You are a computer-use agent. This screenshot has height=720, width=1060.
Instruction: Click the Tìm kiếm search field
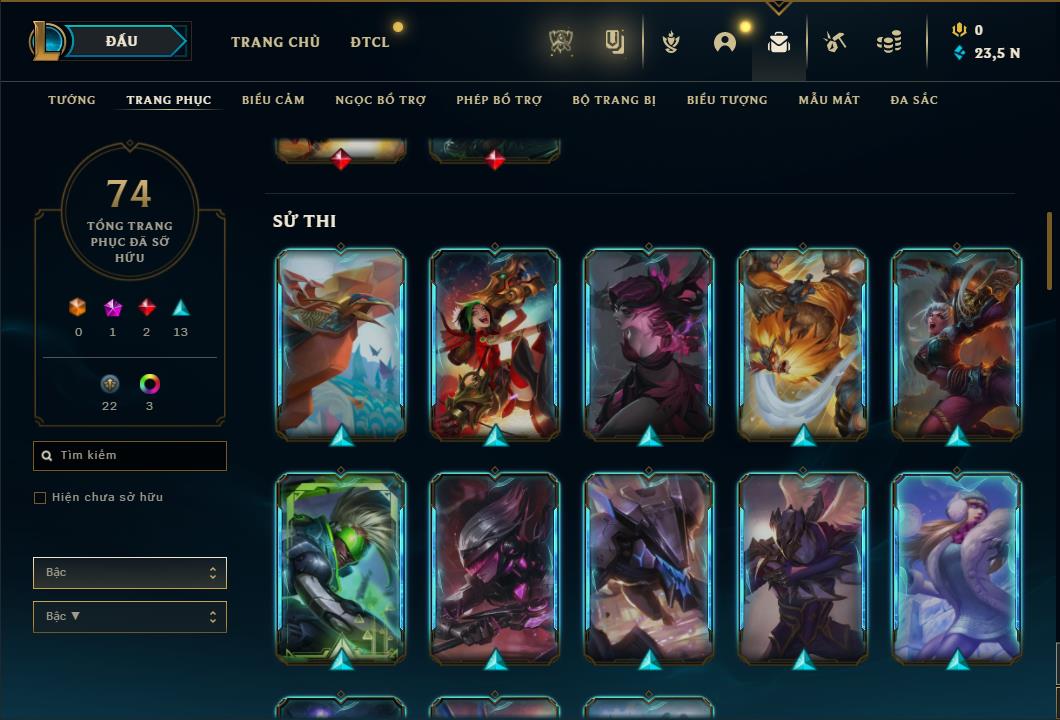130,456
